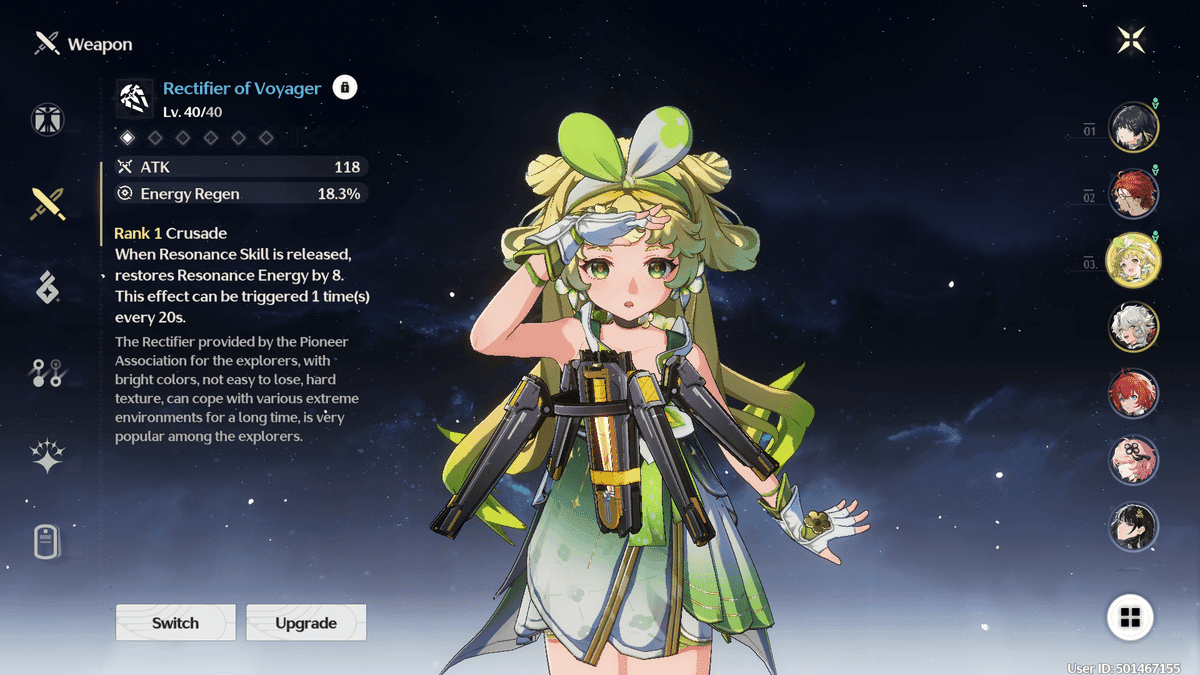Screen dimensions: 1200x675
Task: Upgrade the Rectifier of Voyager
Action: [306, 623]
